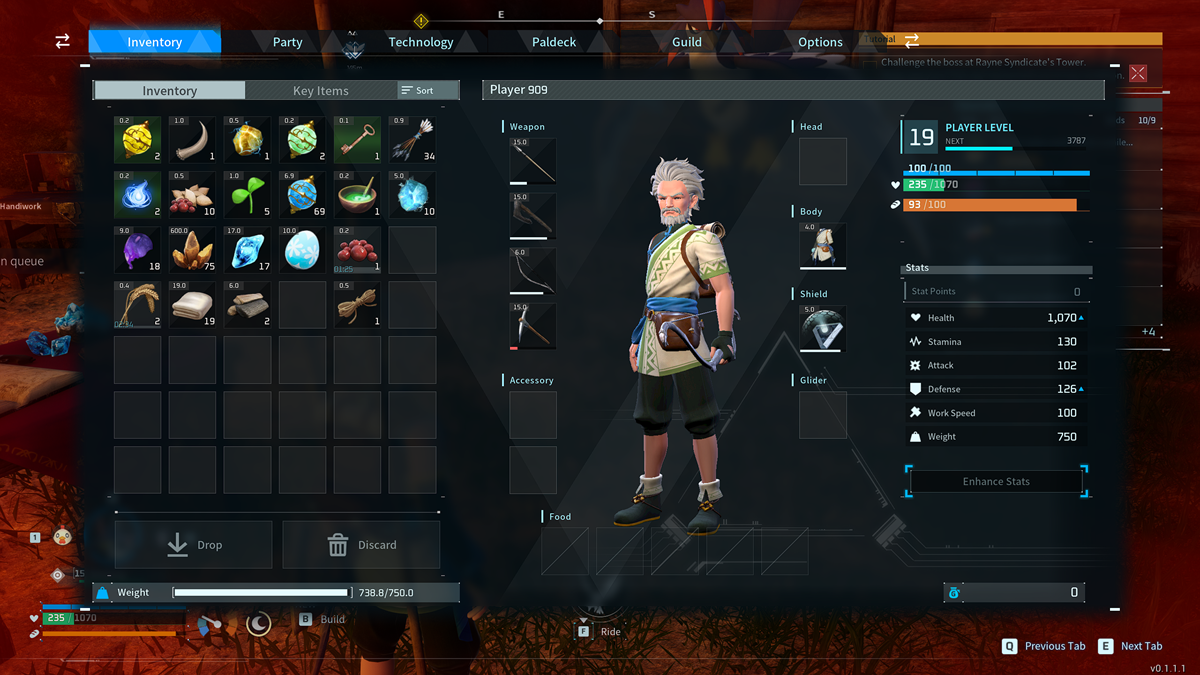Select the wheat bundle slot
This screenshot has height=675, width=1200.
tap(137, 305)
